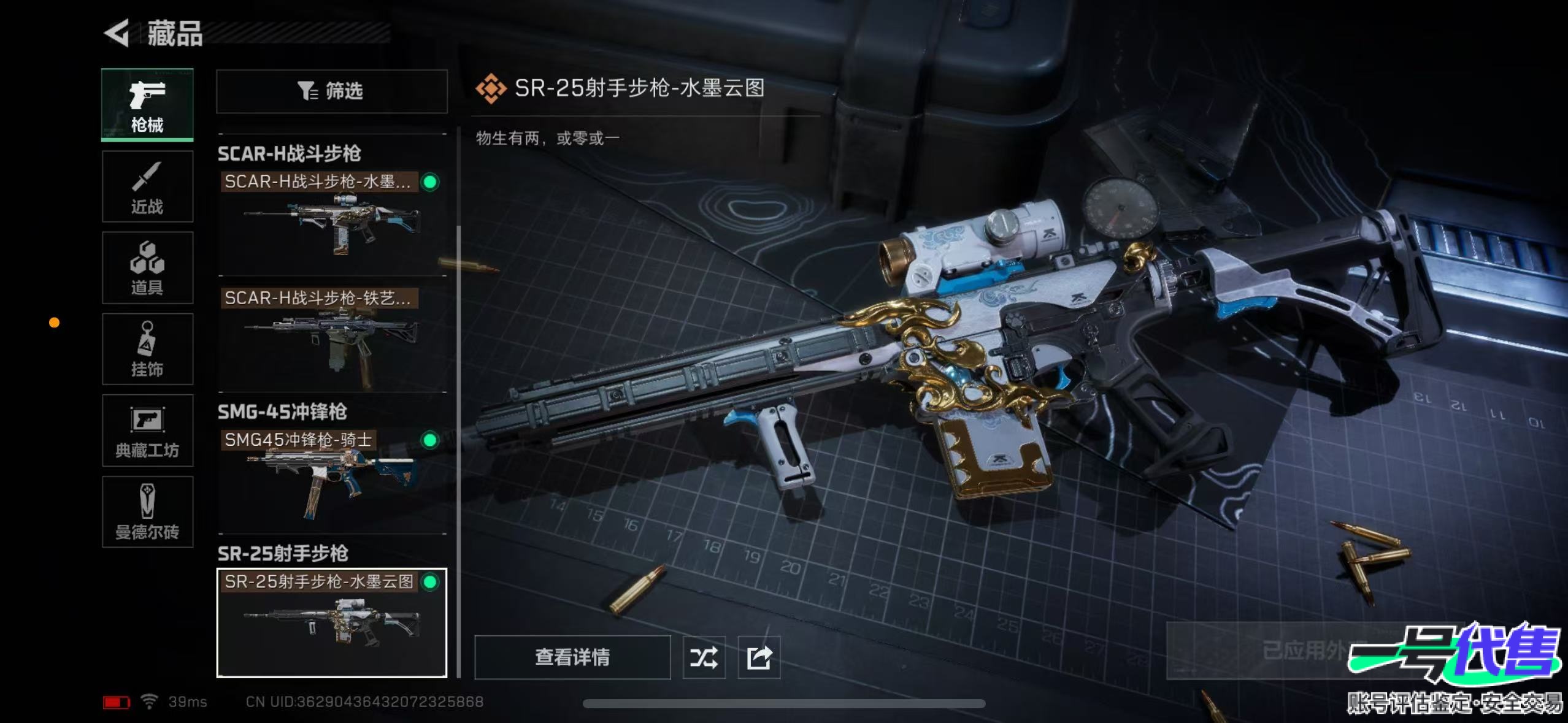The width and height of the screenshot is (1568, 723).
Task: Choose the SCAR-H 铁艺 skin thumbnail
Action: (x=331, y=339)
